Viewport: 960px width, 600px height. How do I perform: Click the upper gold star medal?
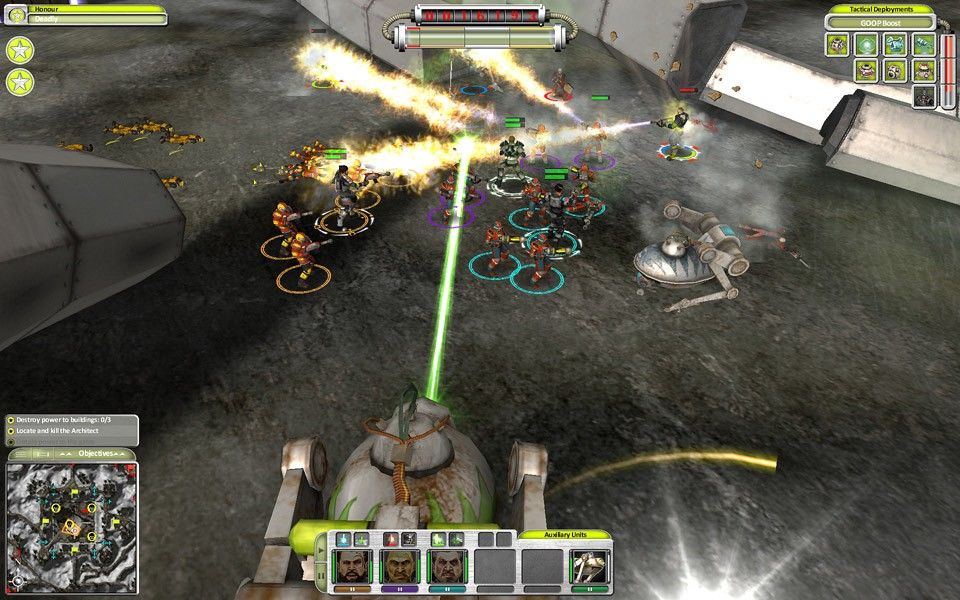click(x=20, y=49)
